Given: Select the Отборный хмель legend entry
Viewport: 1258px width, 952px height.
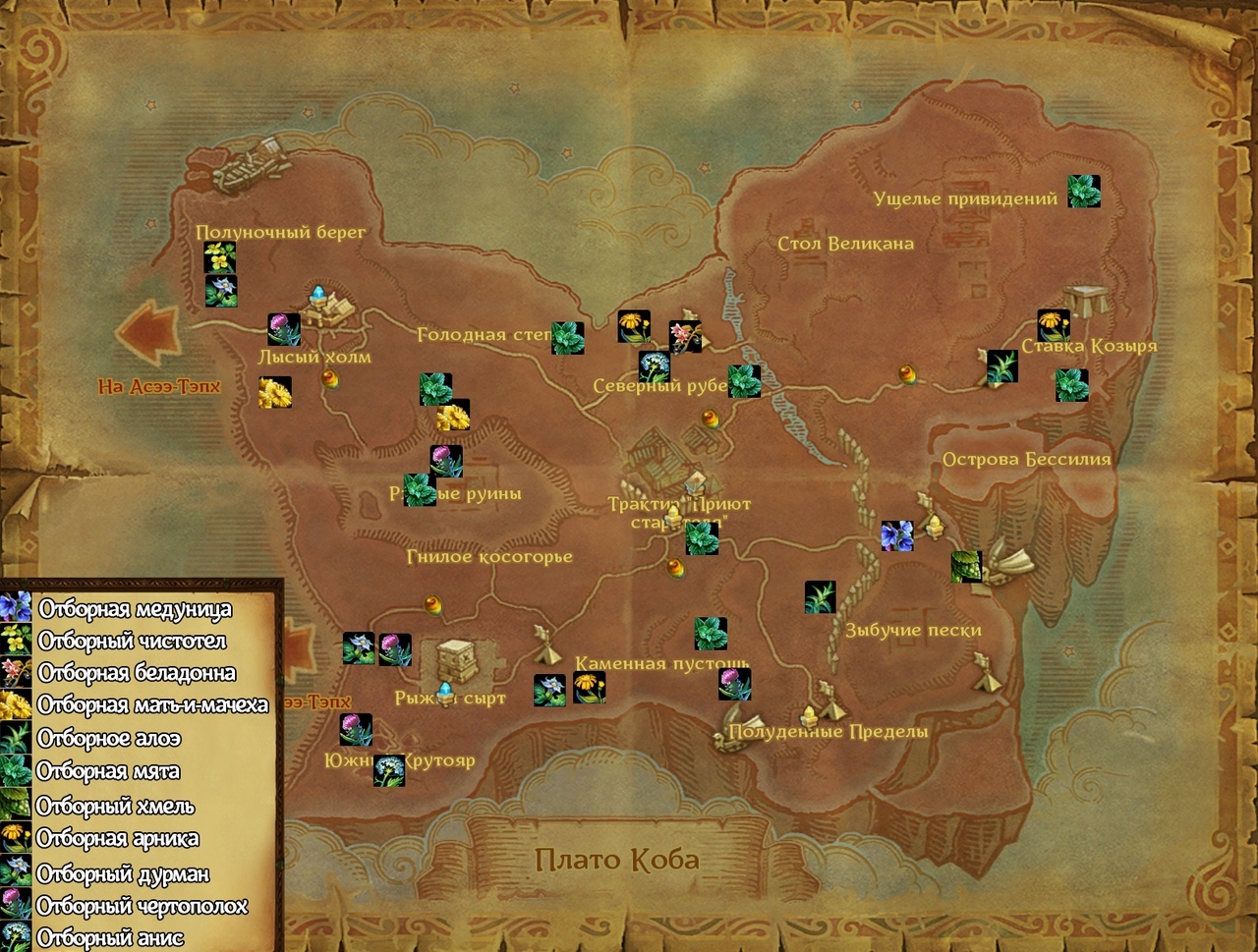Looking at the screenshot, I should click(115, 807).
